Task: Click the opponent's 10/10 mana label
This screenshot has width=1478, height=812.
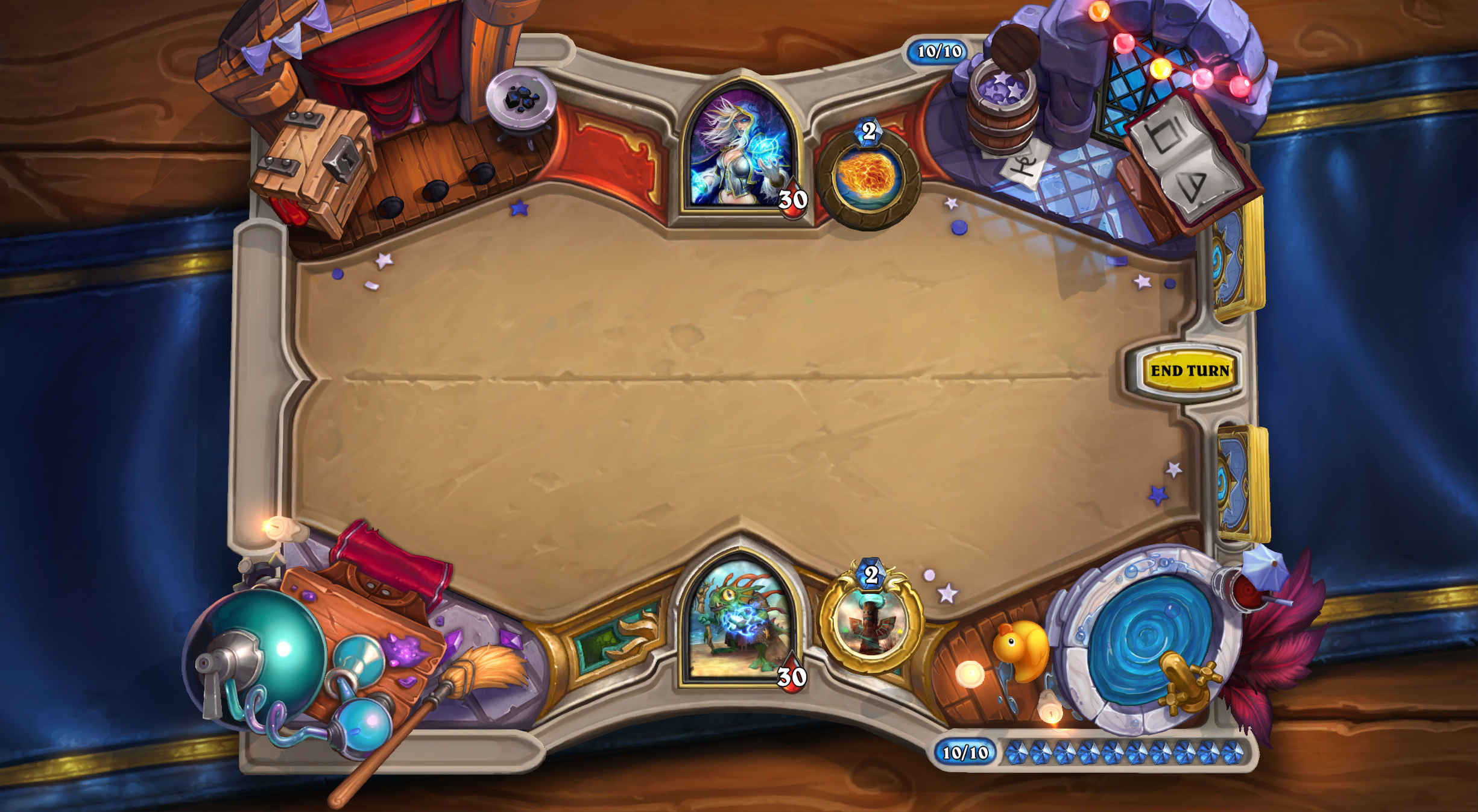Action: click(937, 50)
